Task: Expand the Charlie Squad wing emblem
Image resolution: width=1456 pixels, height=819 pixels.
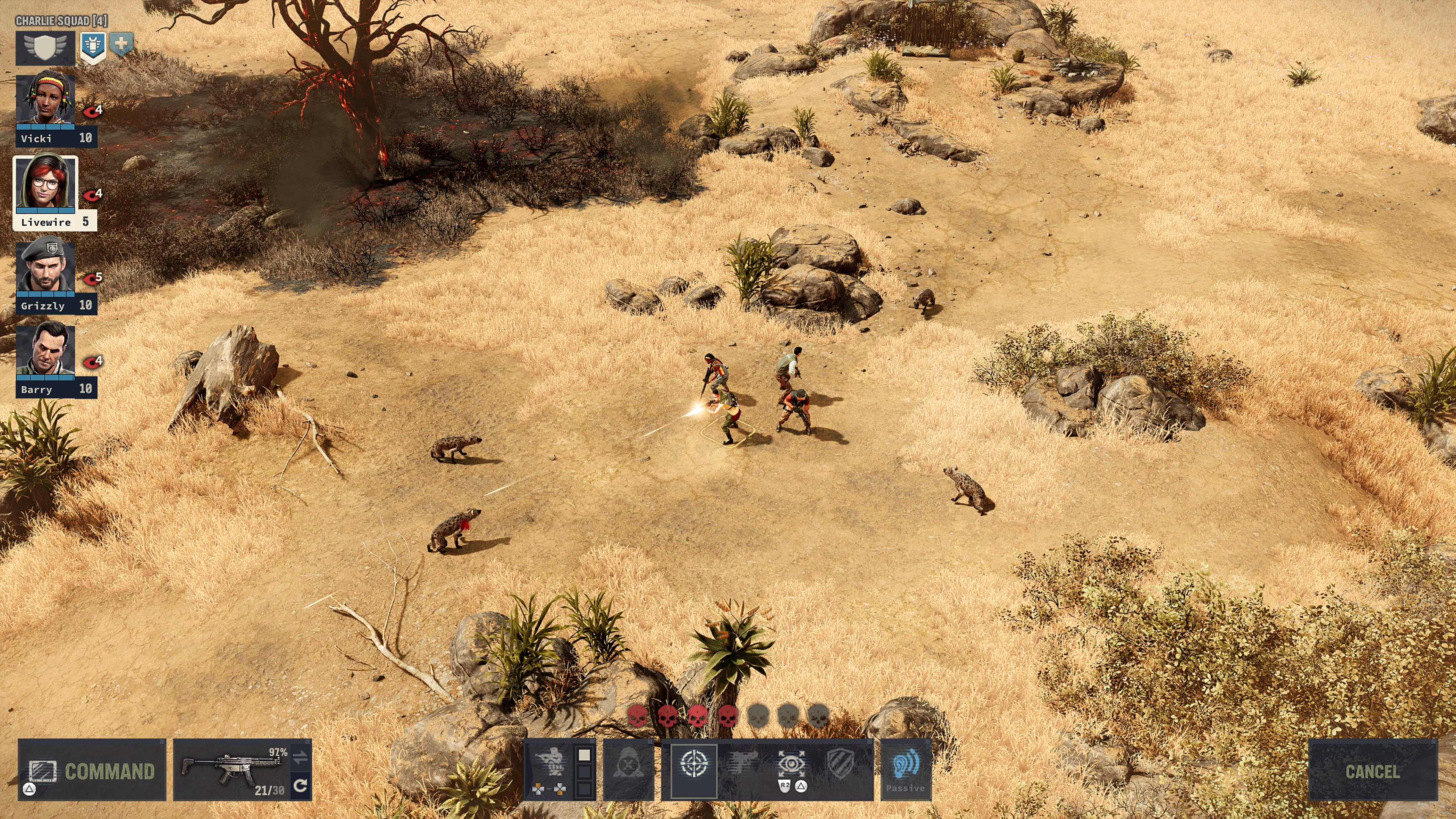Action: [45, 47]
